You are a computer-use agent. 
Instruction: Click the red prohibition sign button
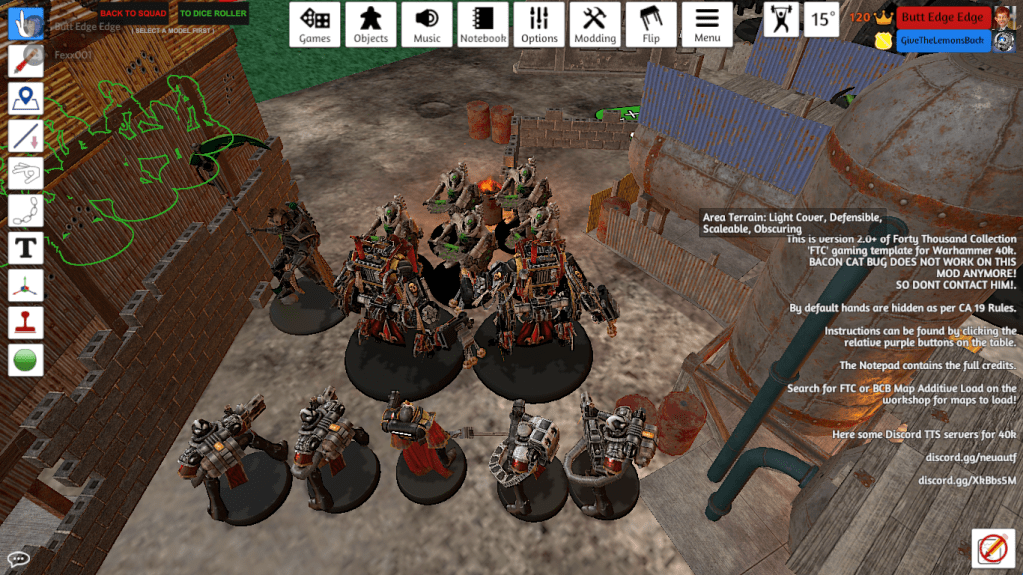[993, 549]
